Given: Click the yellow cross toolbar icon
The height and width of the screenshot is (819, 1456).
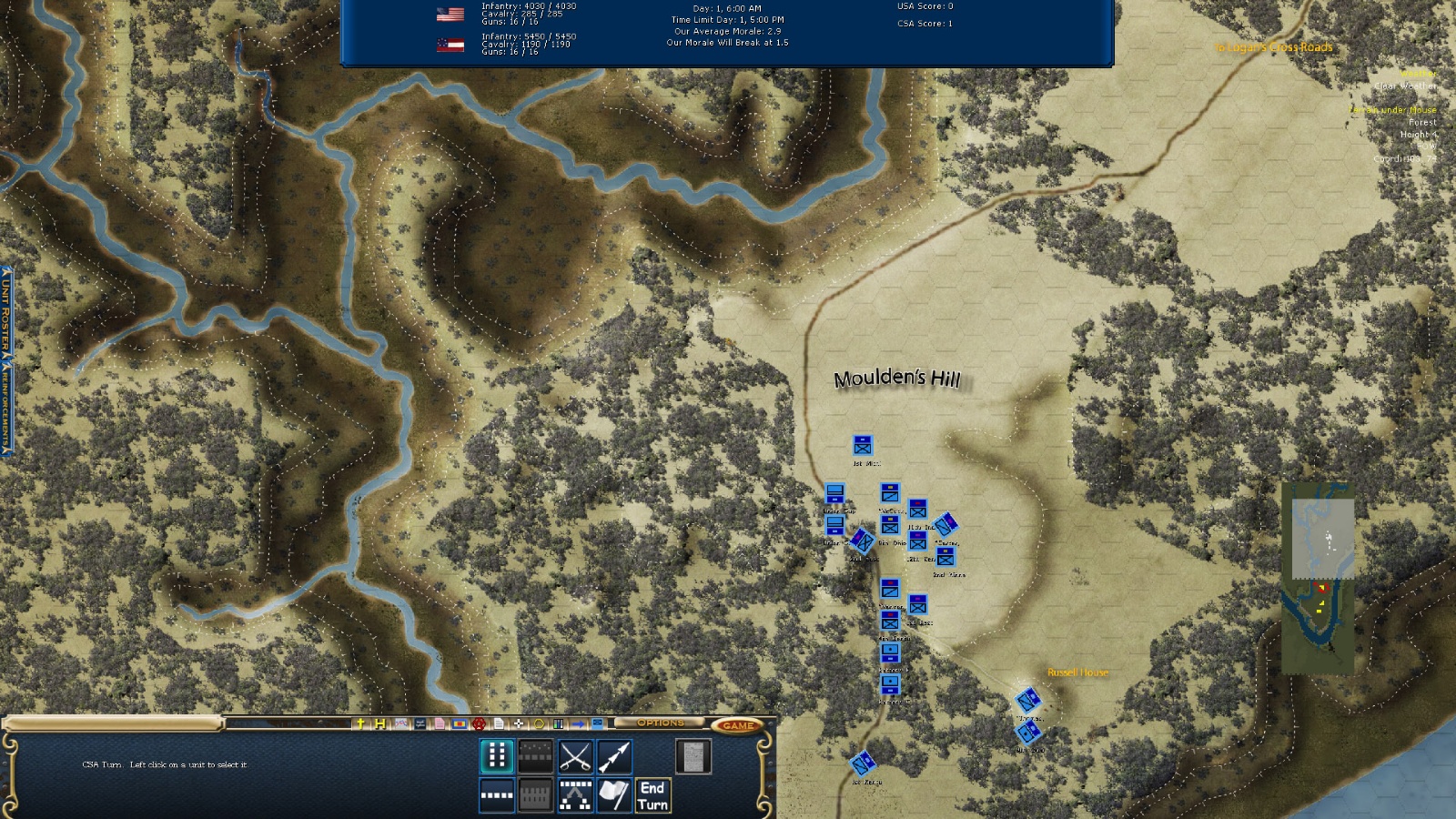Looking at the screenshot, I should (x=360, y=724).
